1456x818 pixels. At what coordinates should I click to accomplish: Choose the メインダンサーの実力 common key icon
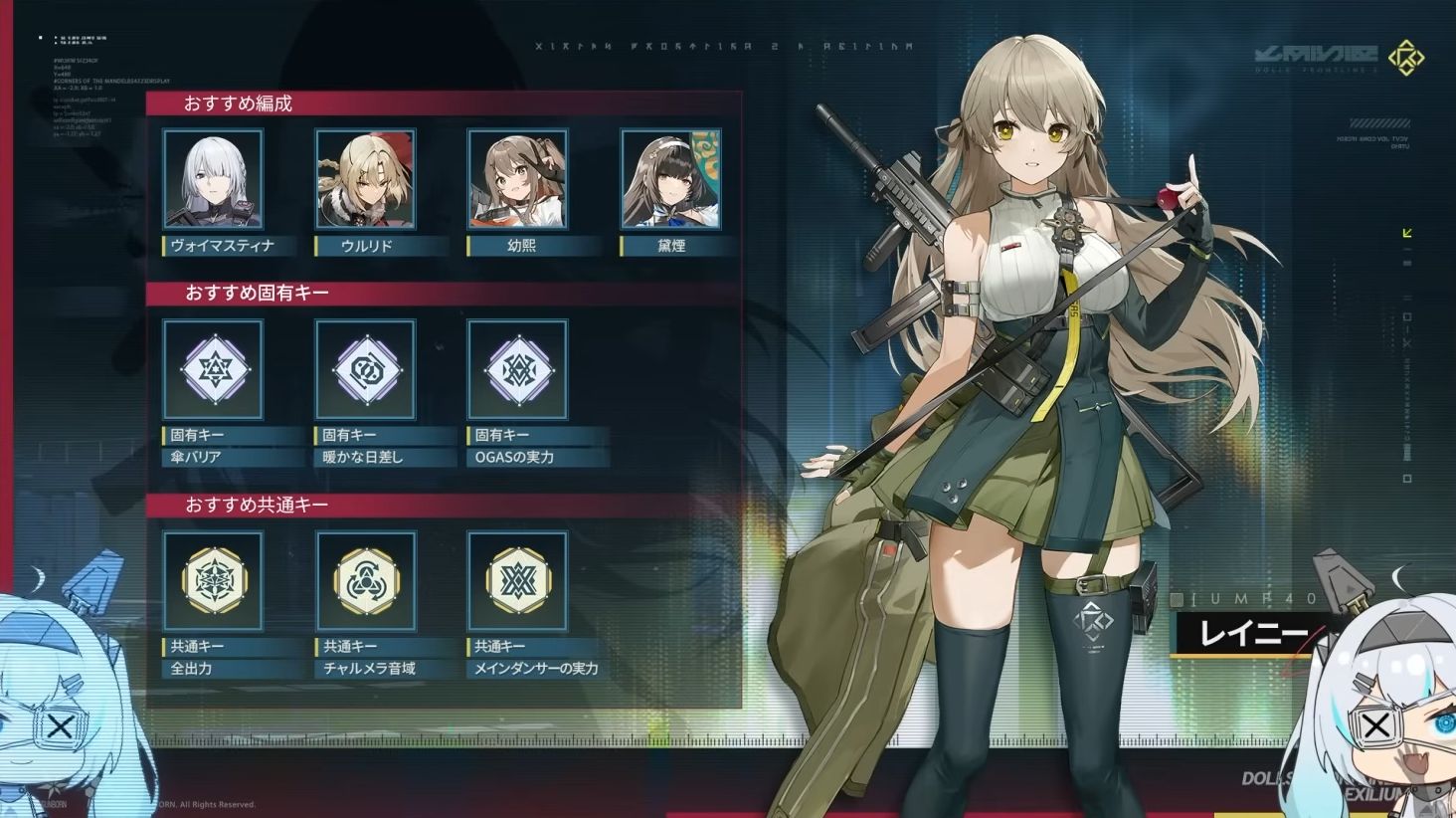[517, 581]
